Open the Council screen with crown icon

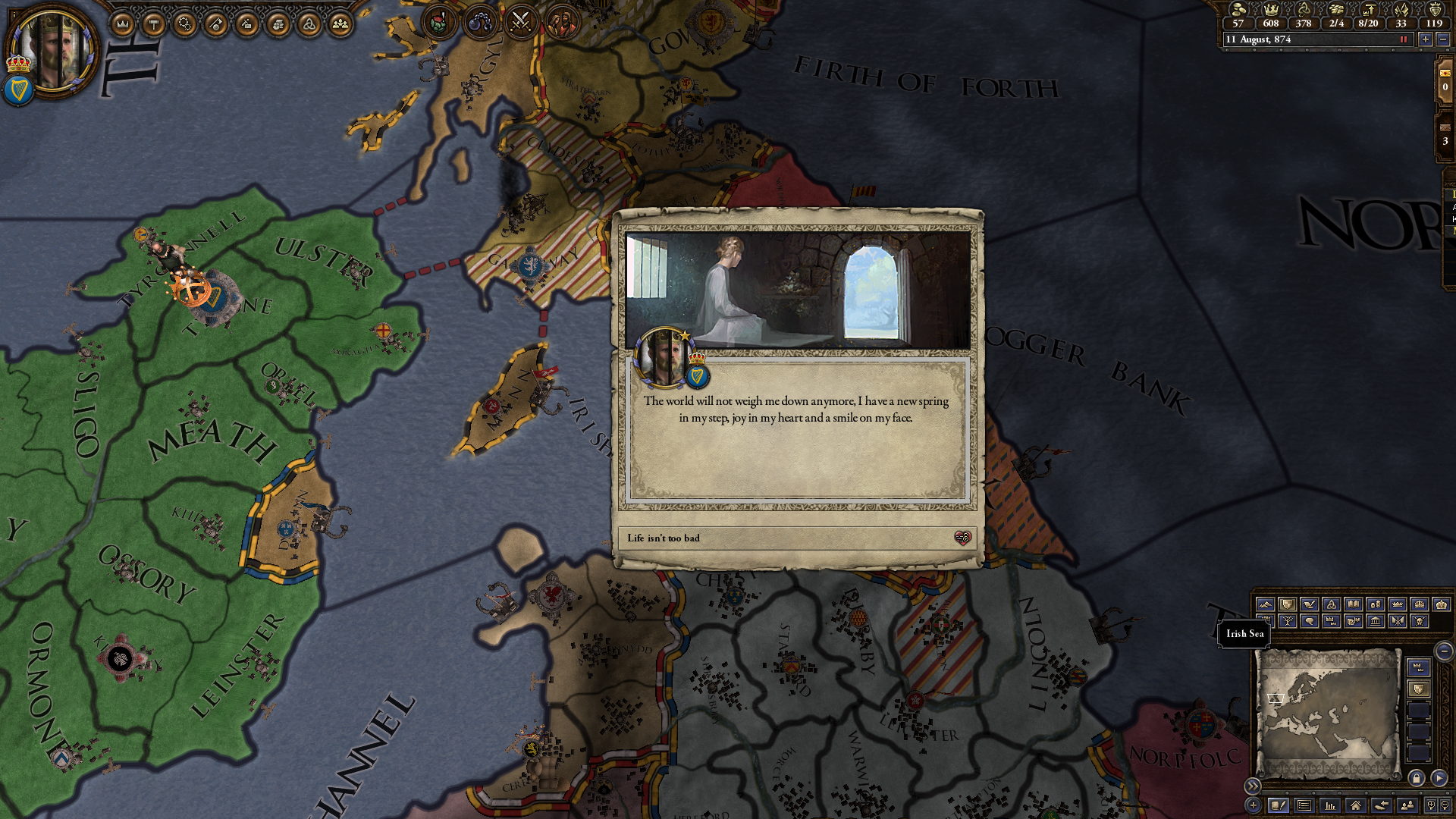(x=121, y=23)
